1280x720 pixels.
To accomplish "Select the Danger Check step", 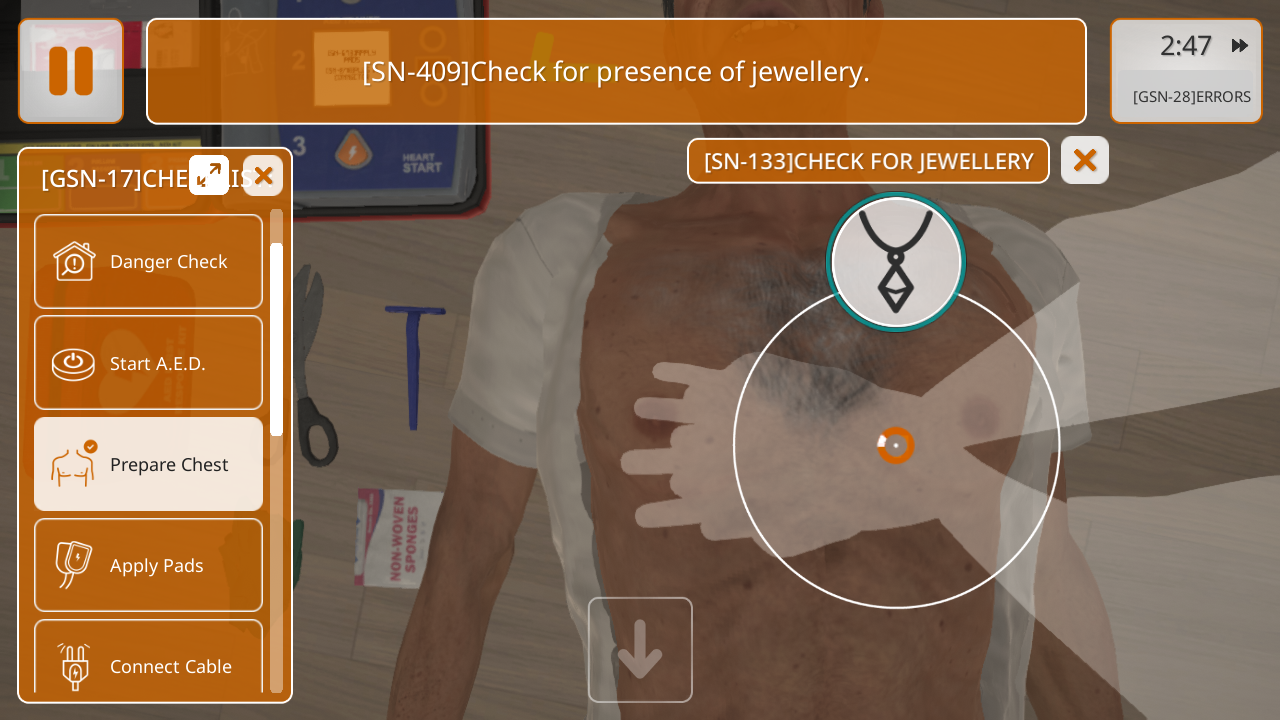I will click(148, 262).
